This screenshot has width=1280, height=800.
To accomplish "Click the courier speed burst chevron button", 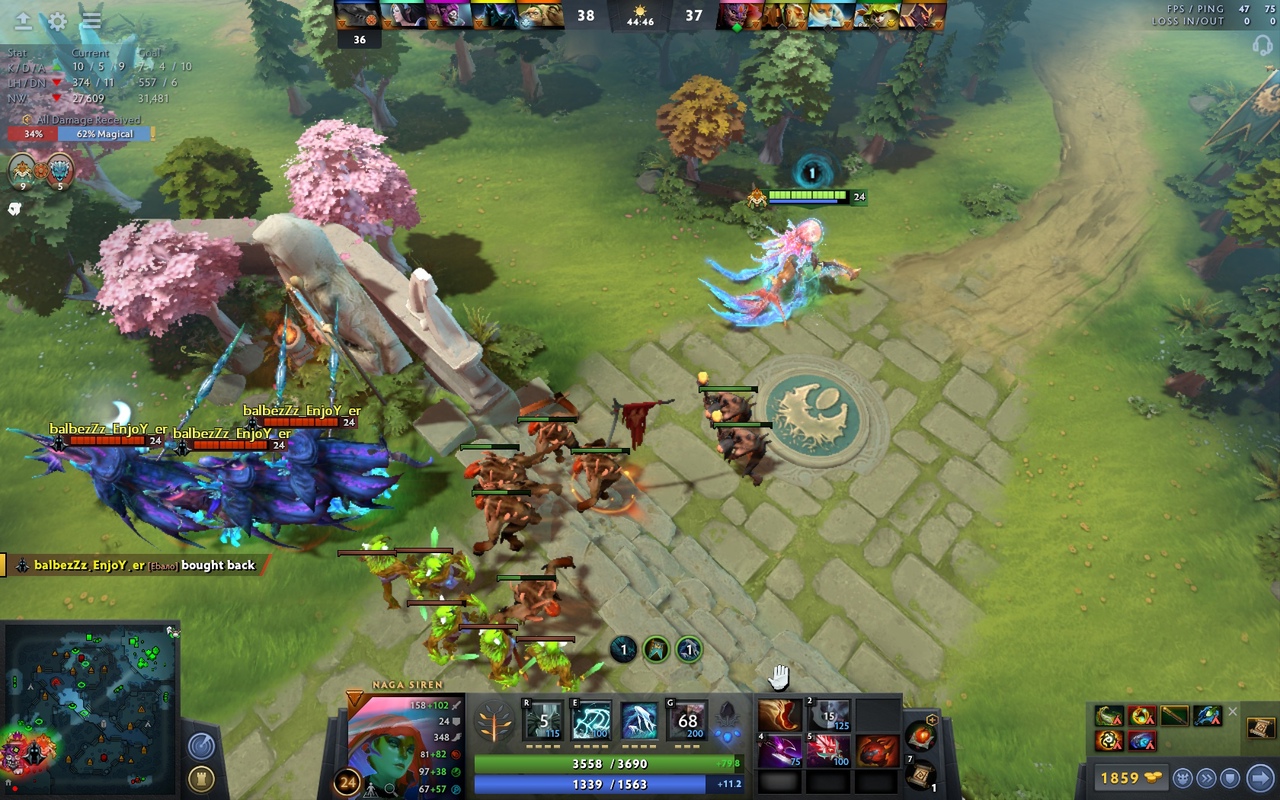I will pyautogui.click(x=1207, y=777).
